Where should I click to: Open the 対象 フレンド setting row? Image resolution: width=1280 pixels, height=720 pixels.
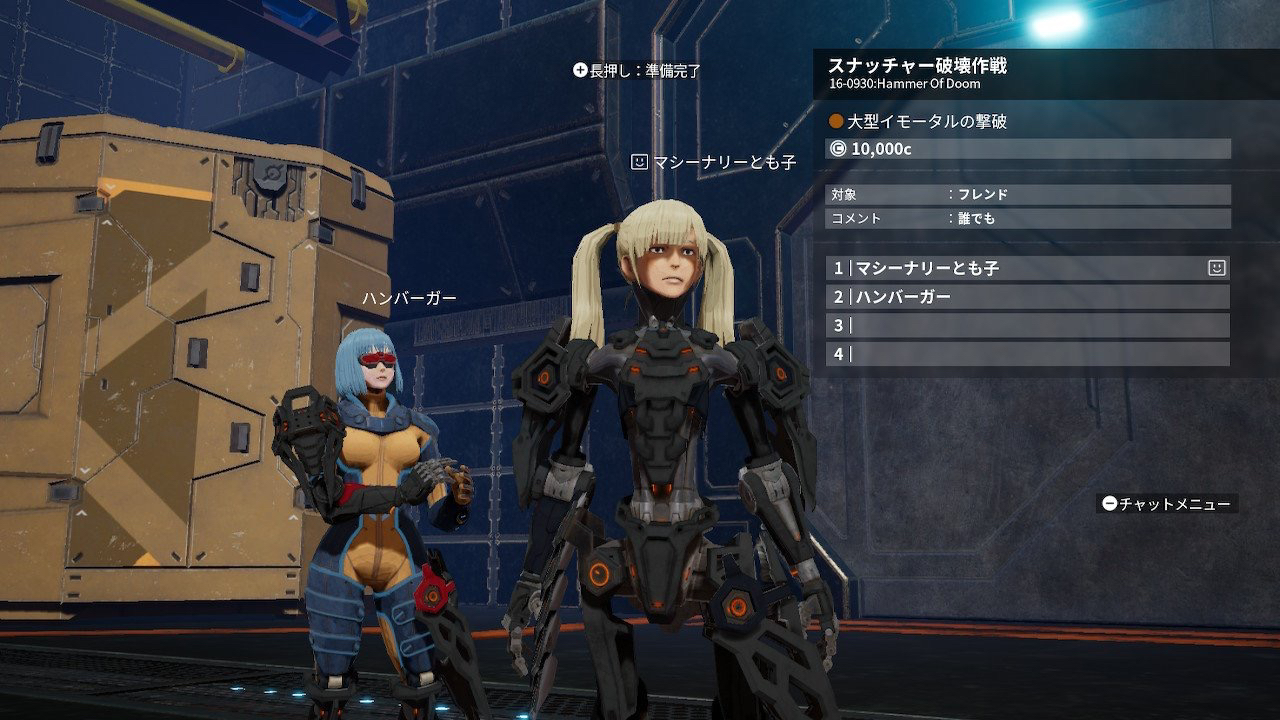[1028, 195]
